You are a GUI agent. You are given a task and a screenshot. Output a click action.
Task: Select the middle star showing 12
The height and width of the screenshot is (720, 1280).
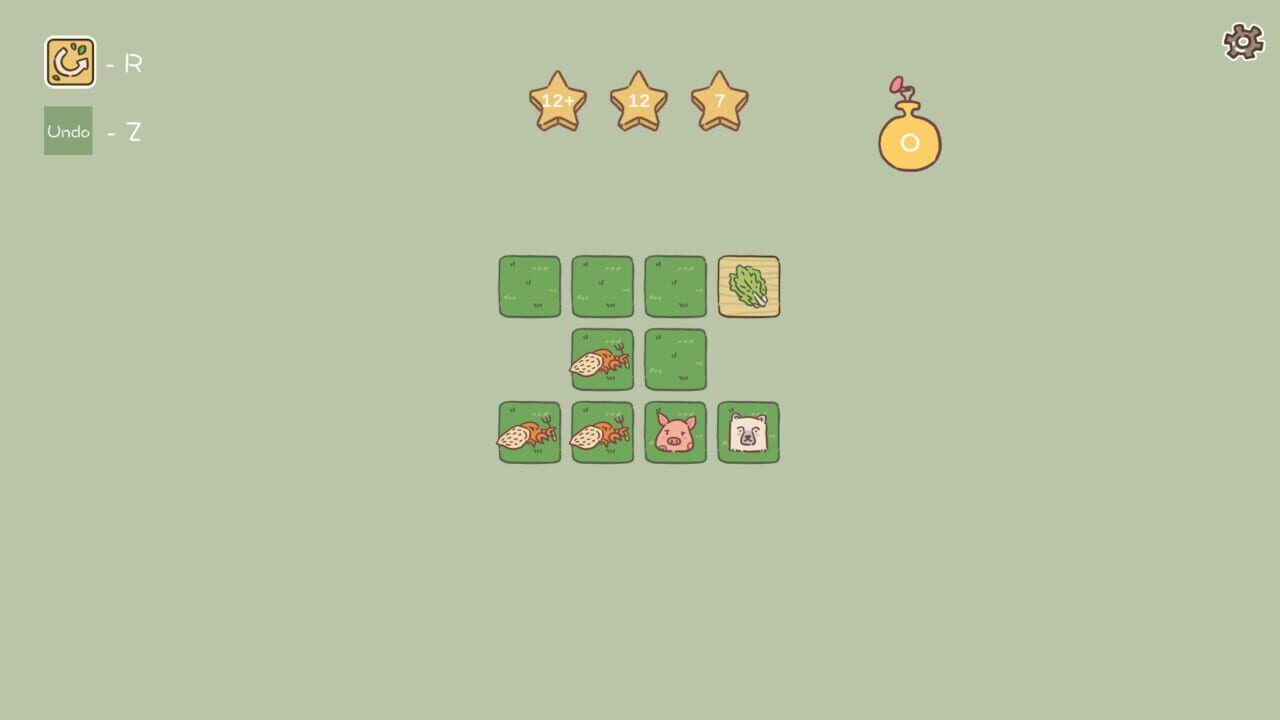click(638, 100)
